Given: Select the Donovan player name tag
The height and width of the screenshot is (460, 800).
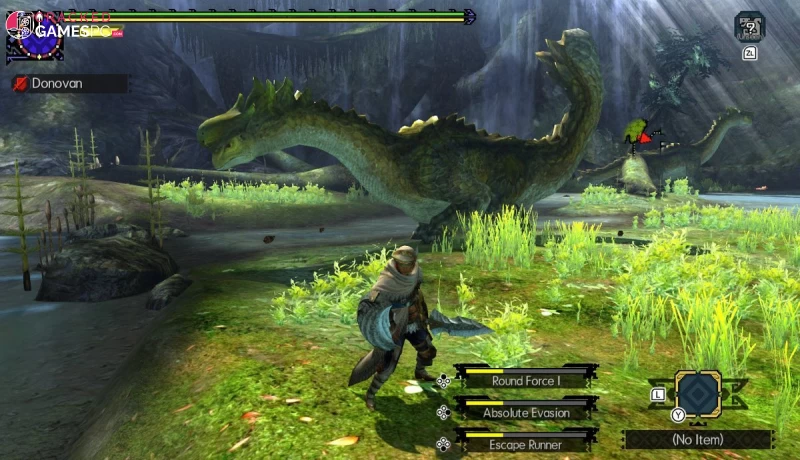Looking at the screenshot, I should tap(70, 84).
